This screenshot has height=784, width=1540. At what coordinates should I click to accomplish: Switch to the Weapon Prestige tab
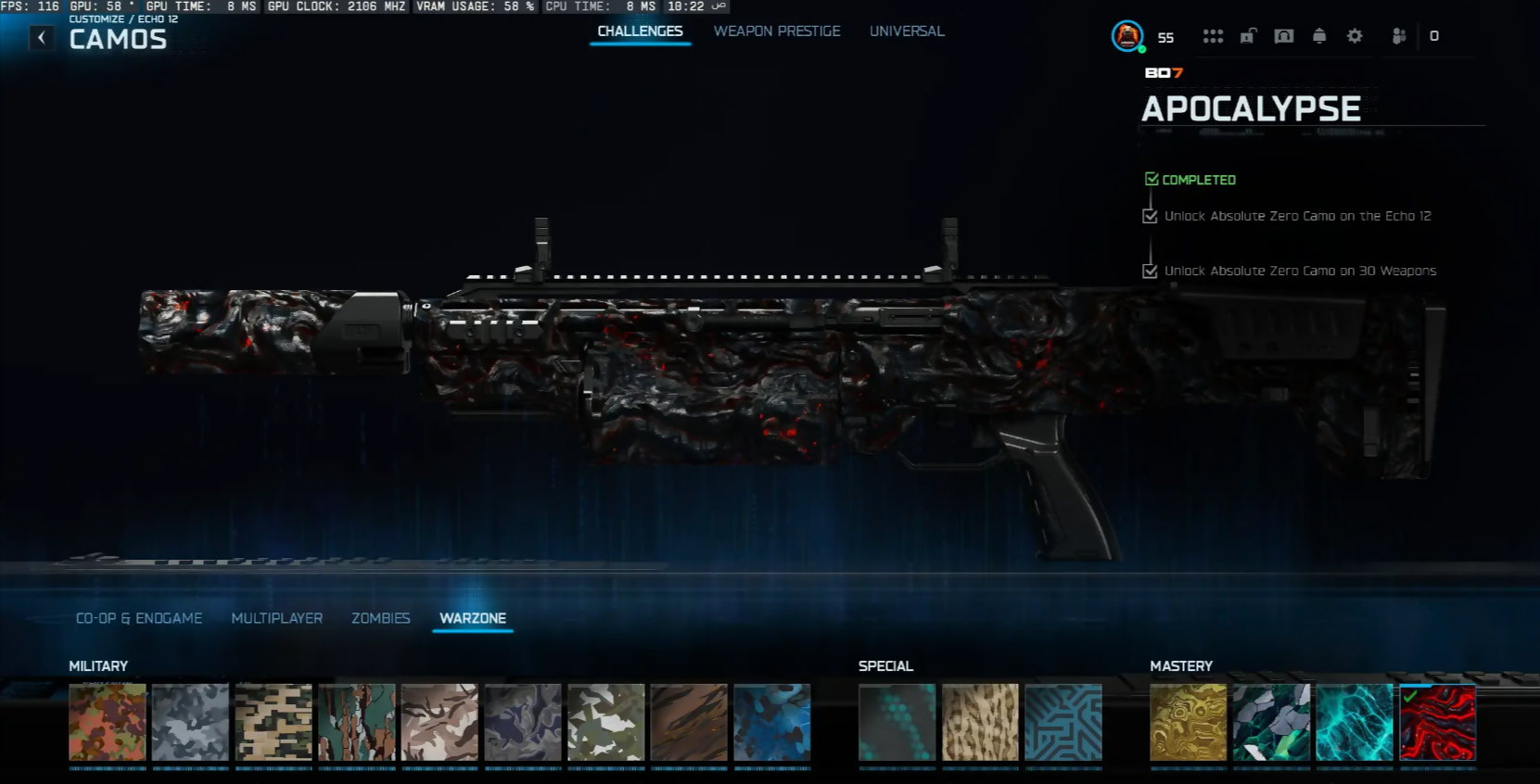[777, 32]
